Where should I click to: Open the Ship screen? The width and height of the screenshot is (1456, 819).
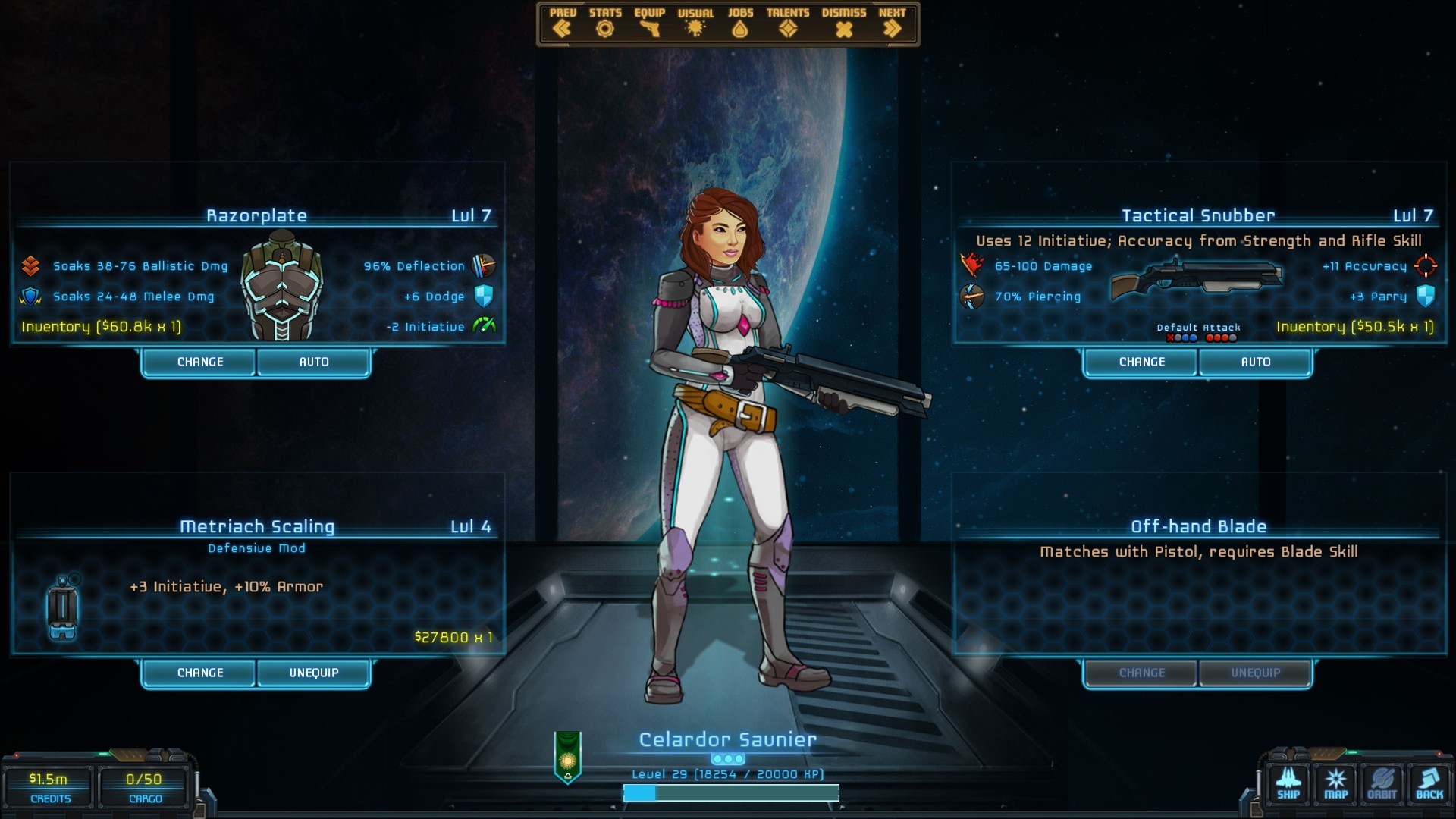[1288, 784]
